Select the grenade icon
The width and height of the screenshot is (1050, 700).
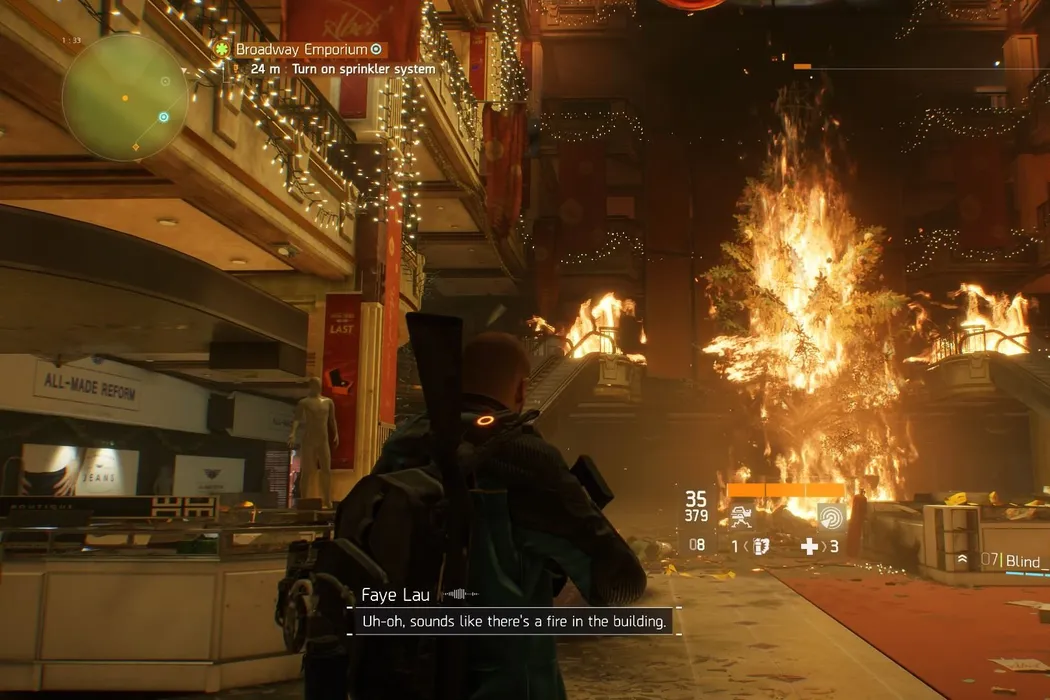point(758,547)
